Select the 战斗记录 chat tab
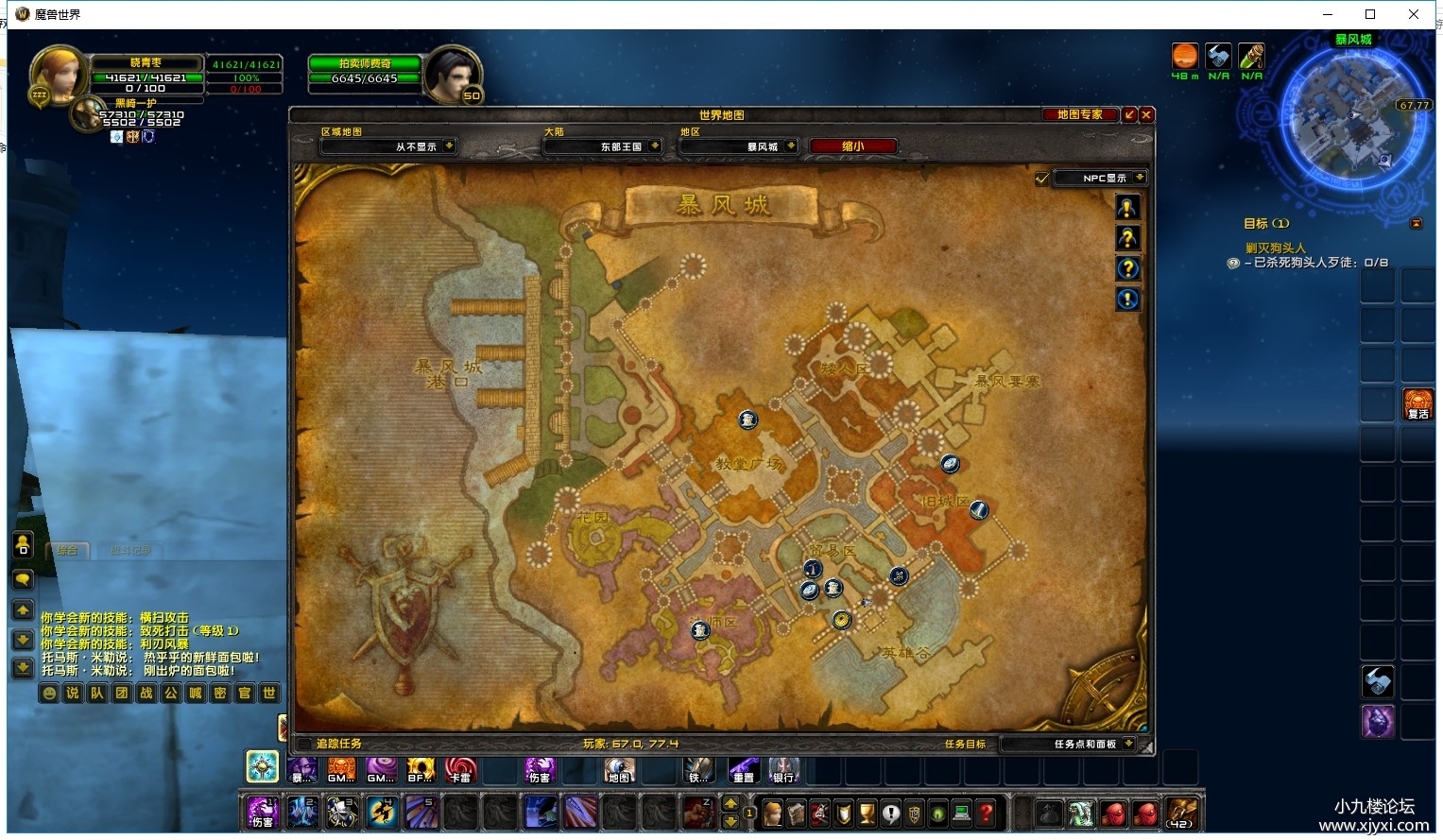The height and width of the screenshot is (840, 1443). [130, 550]
